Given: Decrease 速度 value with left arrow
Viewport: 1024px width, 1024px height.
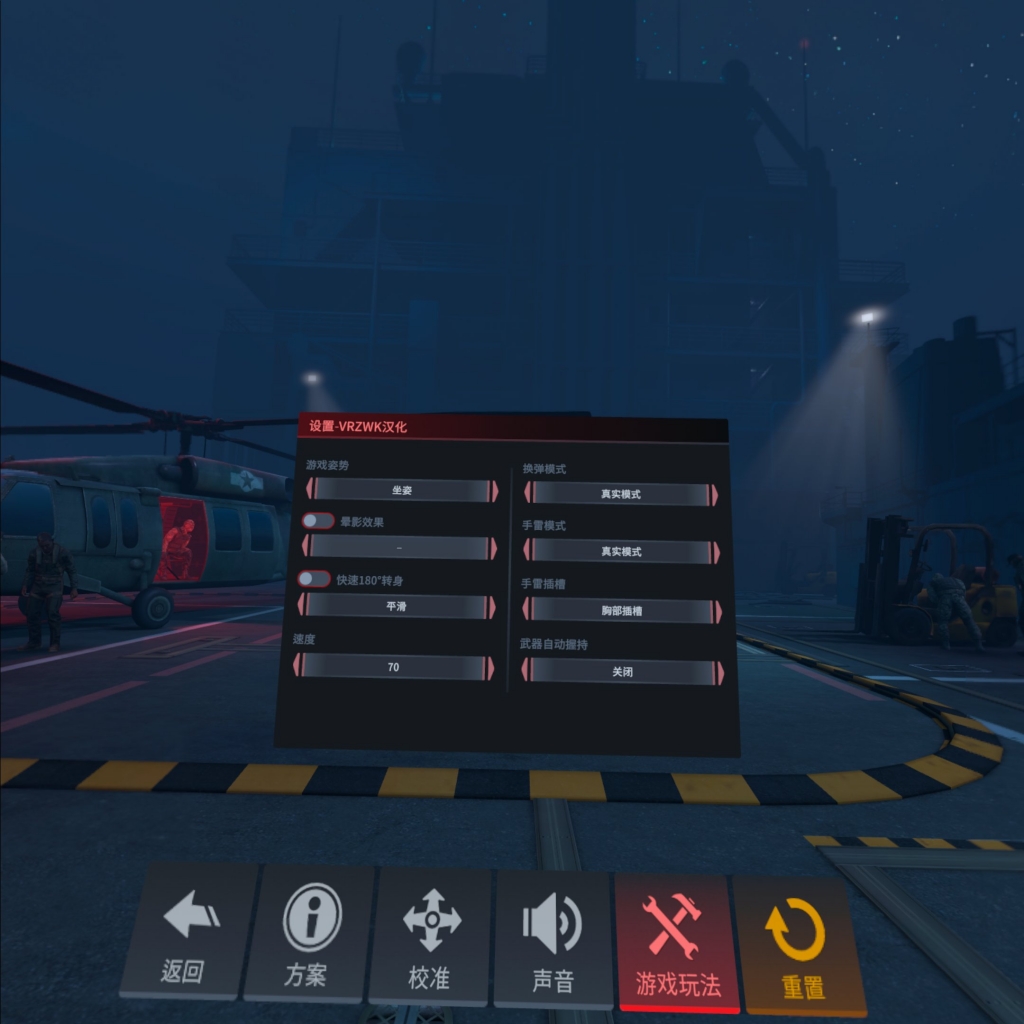Looking at the screenshot, I should pos(298,666).
